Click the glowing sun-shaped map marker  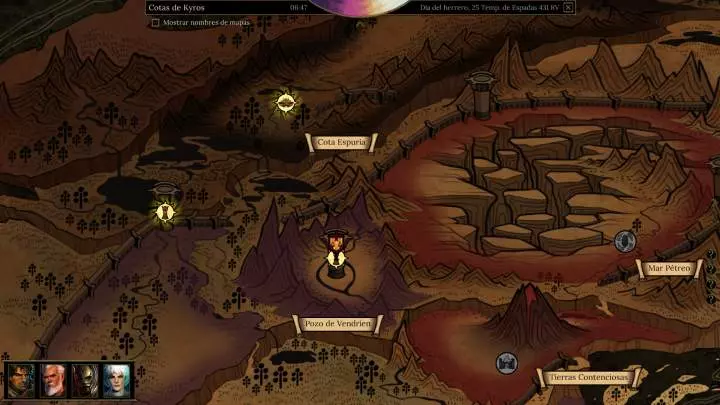coord(286,102)
